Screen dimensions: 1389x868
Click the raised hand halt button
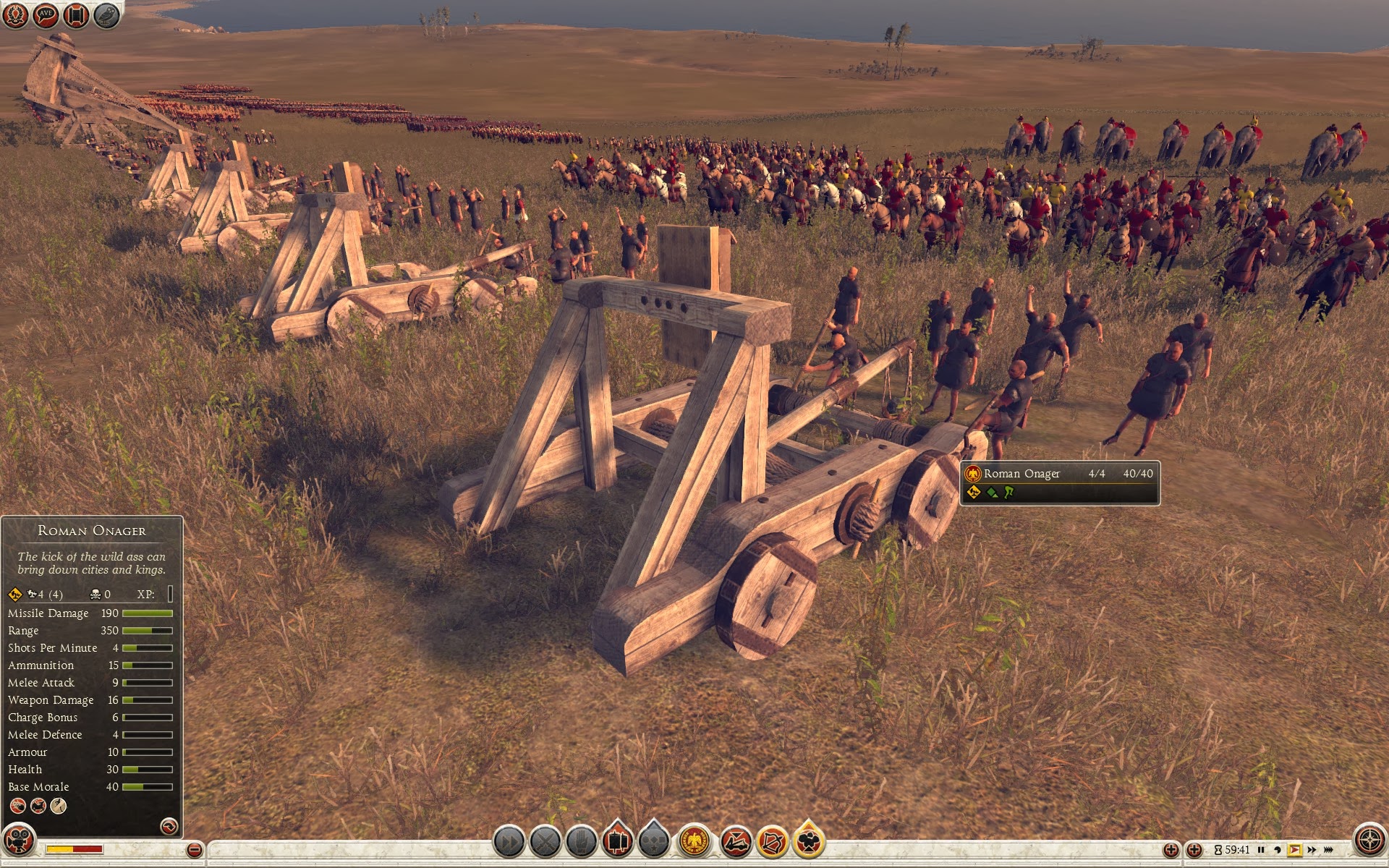click(581, 841)
